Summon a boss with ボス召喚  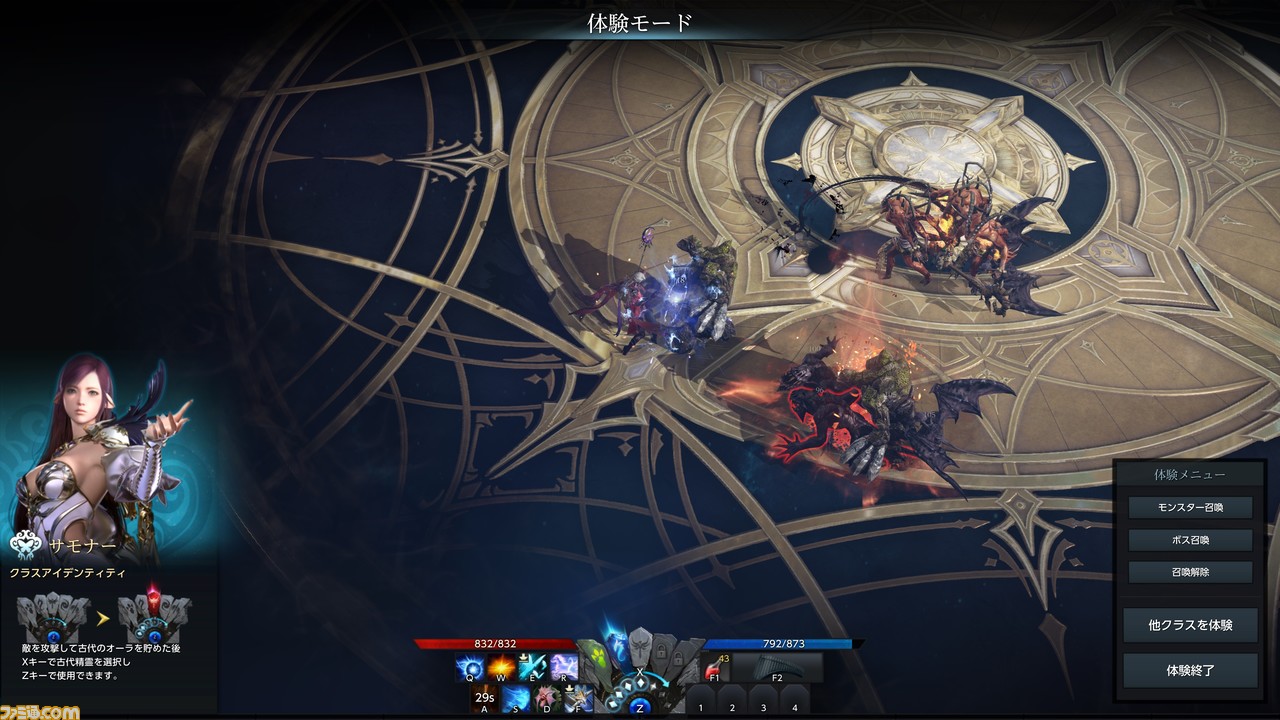point(1190,540)
